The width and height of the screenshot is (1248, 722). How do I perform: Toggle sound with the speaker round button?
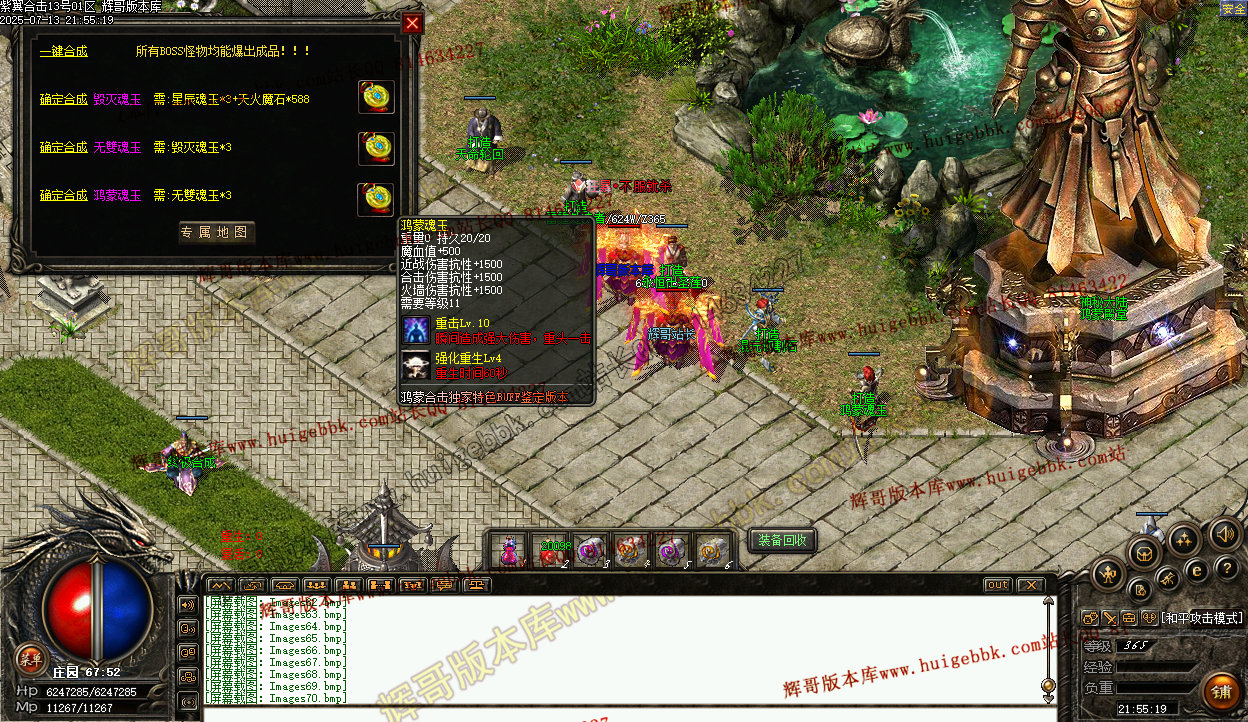(1224, 533)
